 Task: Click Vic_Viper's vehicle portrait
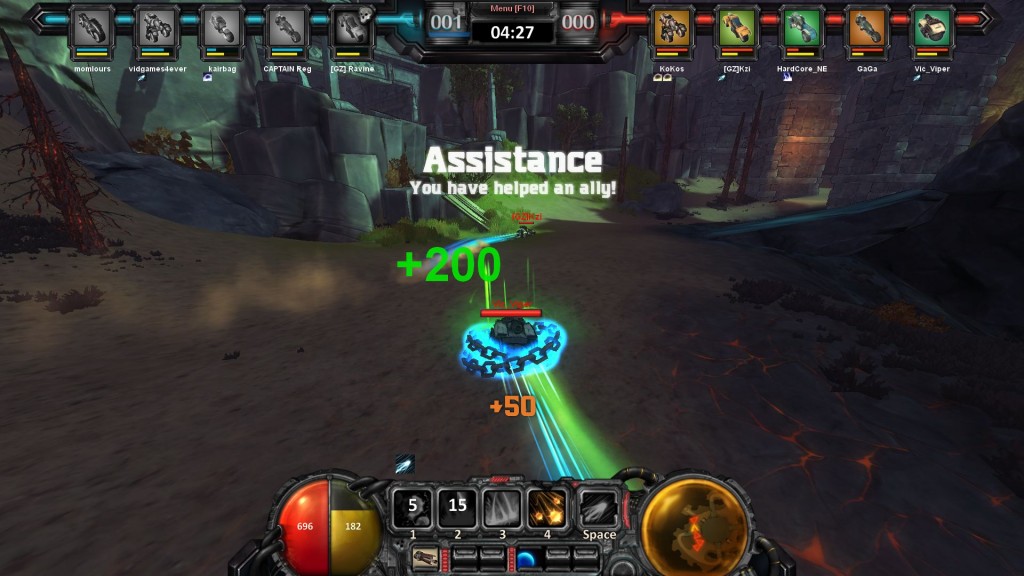[932, 27]
